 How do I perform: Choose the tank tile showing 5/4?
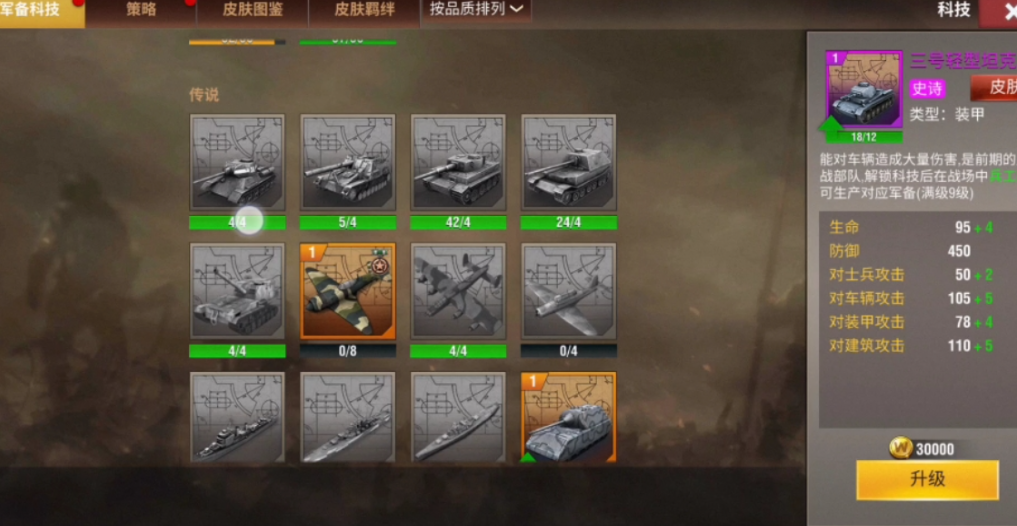click(348, 162)
